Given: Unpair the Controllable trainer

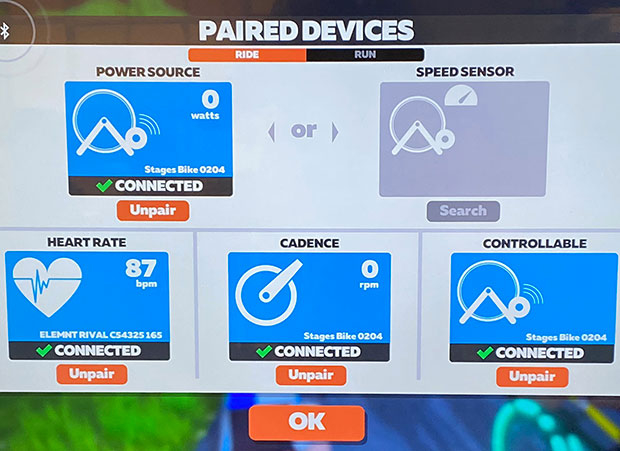Looking at the screenshot, I should tap(532, 377).
